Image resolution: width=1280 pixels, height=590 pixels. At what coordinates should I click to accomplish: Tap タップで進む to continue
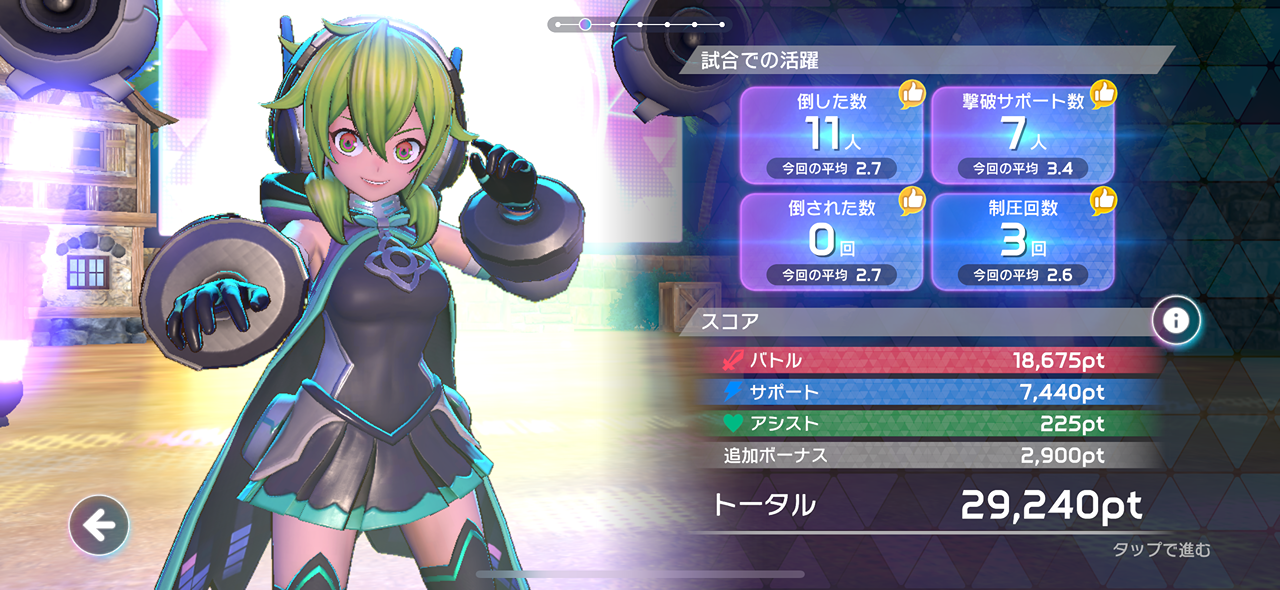point(1161,549)
